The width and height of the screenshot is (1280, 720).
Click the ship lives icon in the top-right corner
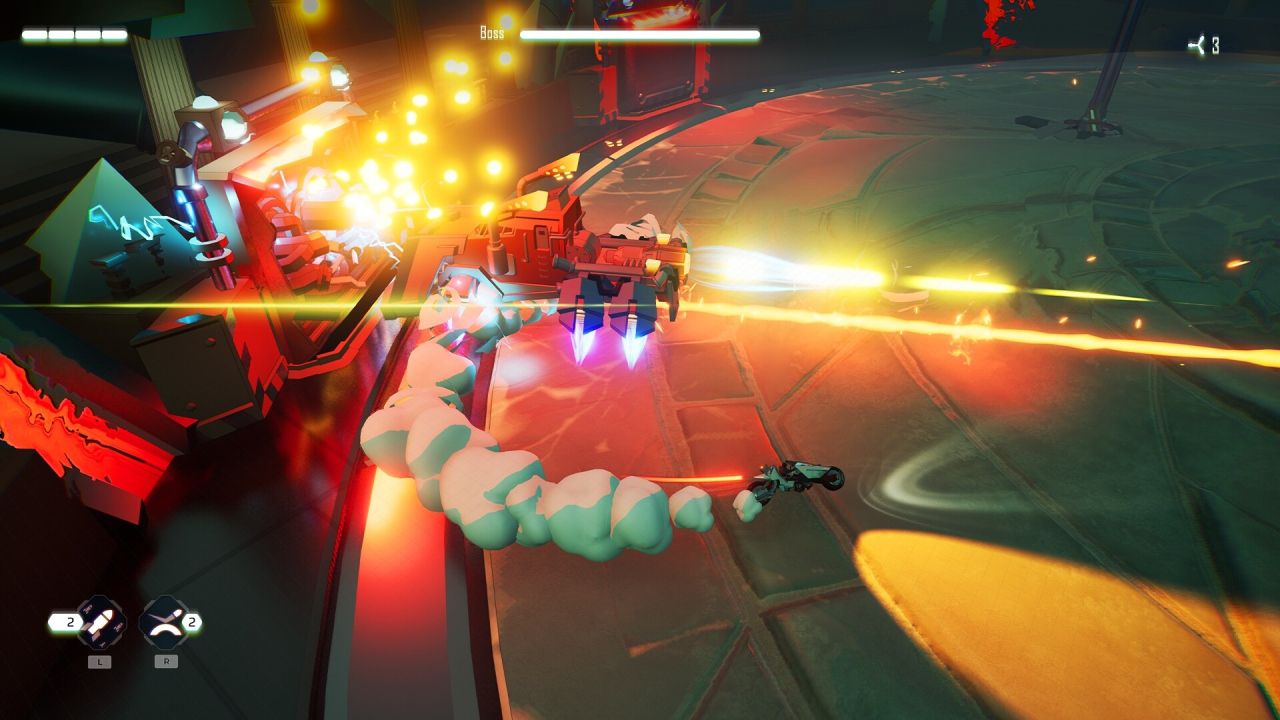[x=1198, y=42]
